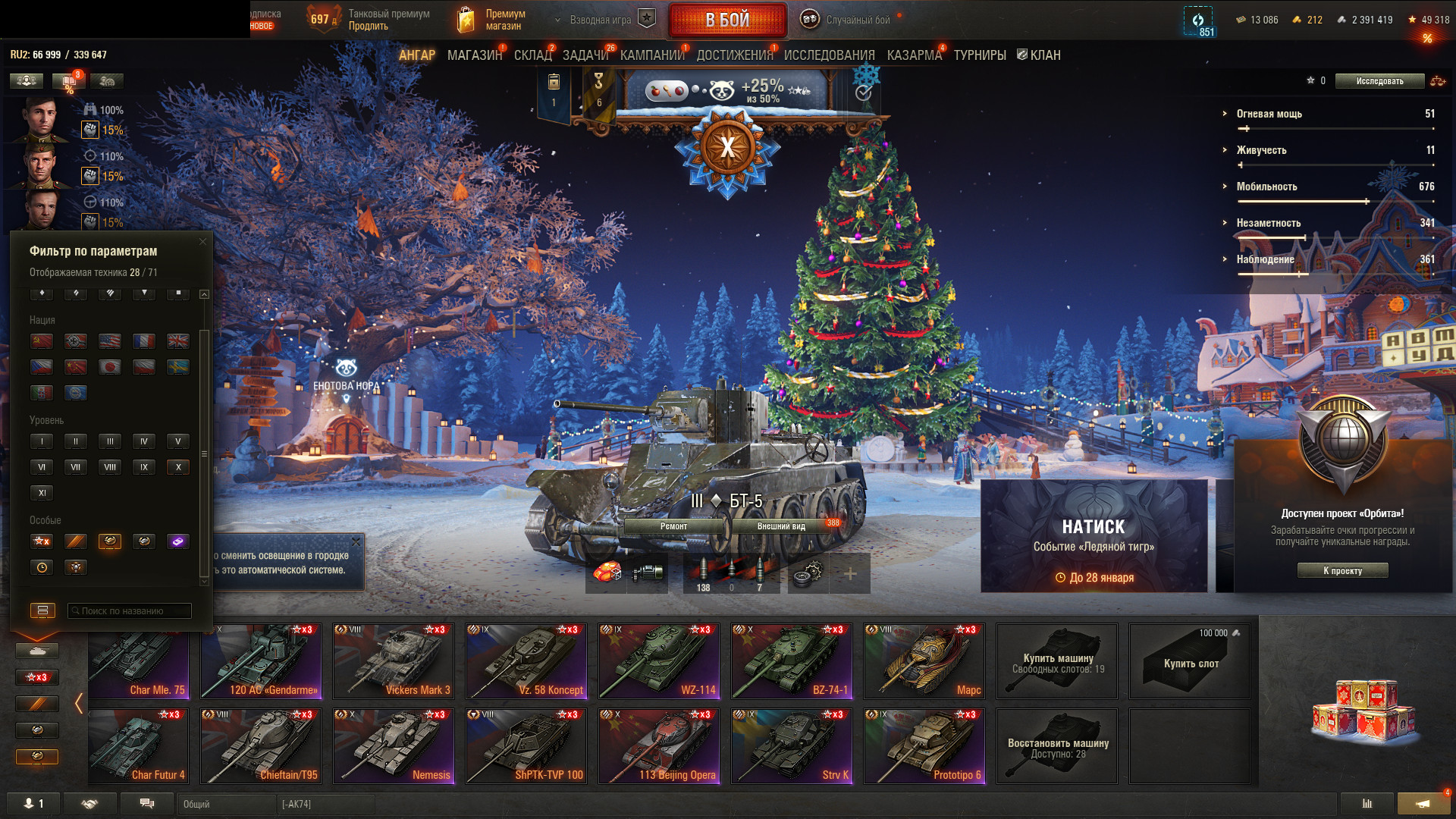Toggle the tier X level filter
Image resolution: width=1456 pixels, height=819 pixels.
pyautogui.click(x=178, y=467)
